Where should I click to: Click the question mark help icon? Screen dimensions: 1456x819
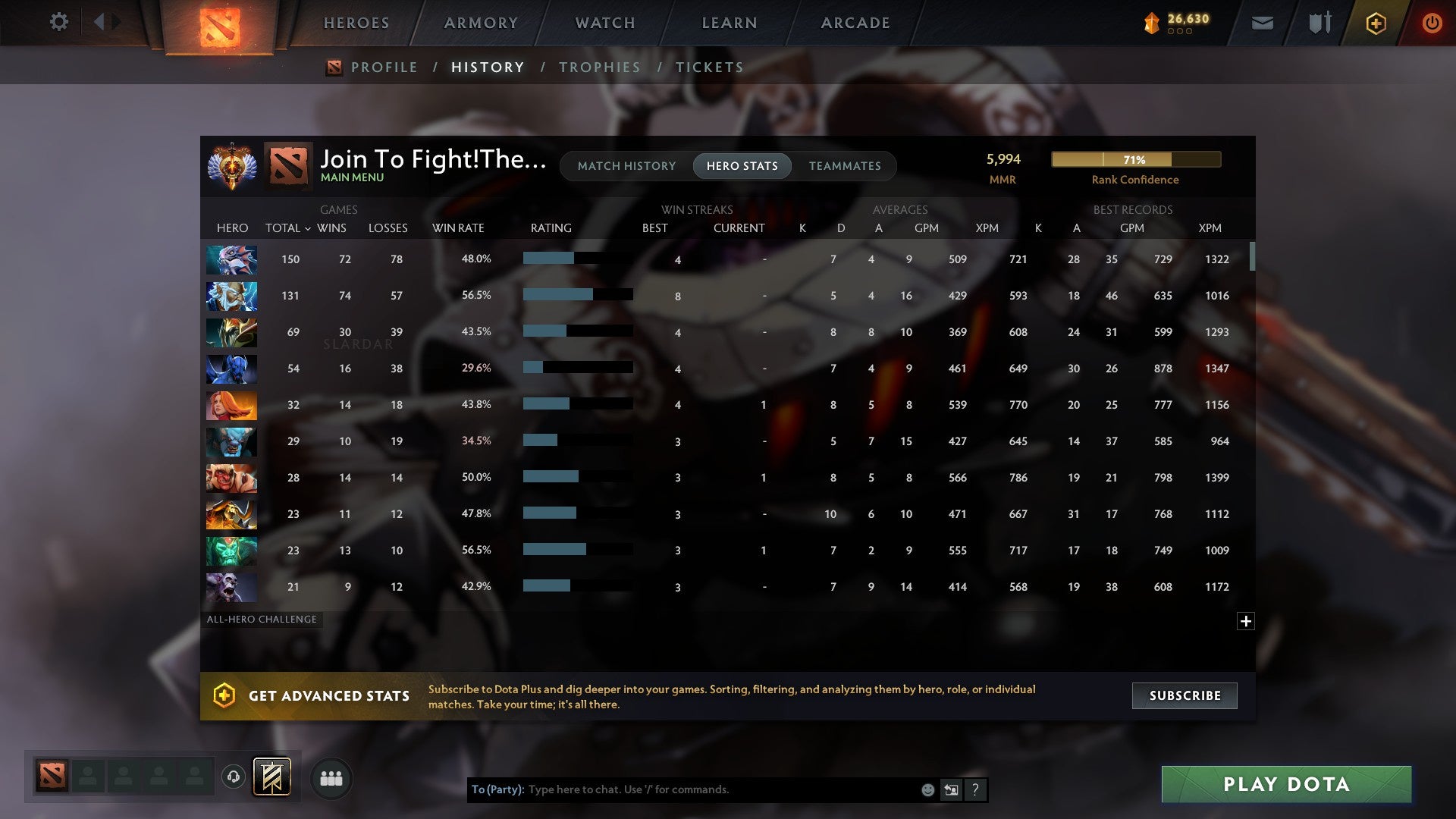point(975,789)
